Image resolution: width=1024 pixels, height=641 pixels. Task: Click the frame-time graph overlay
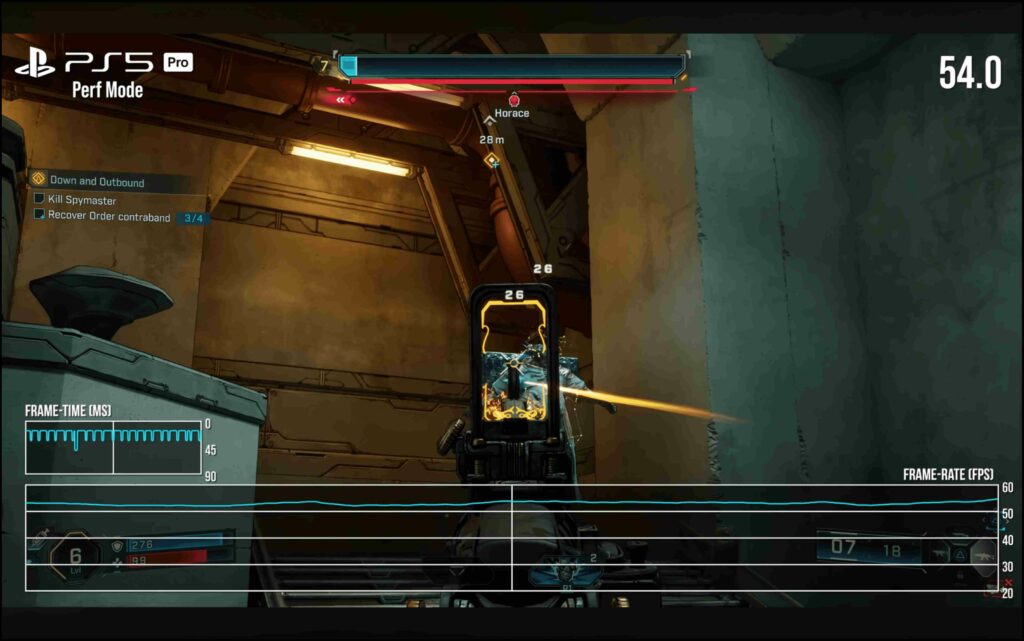pyautogui.click(x=113, y=447)
